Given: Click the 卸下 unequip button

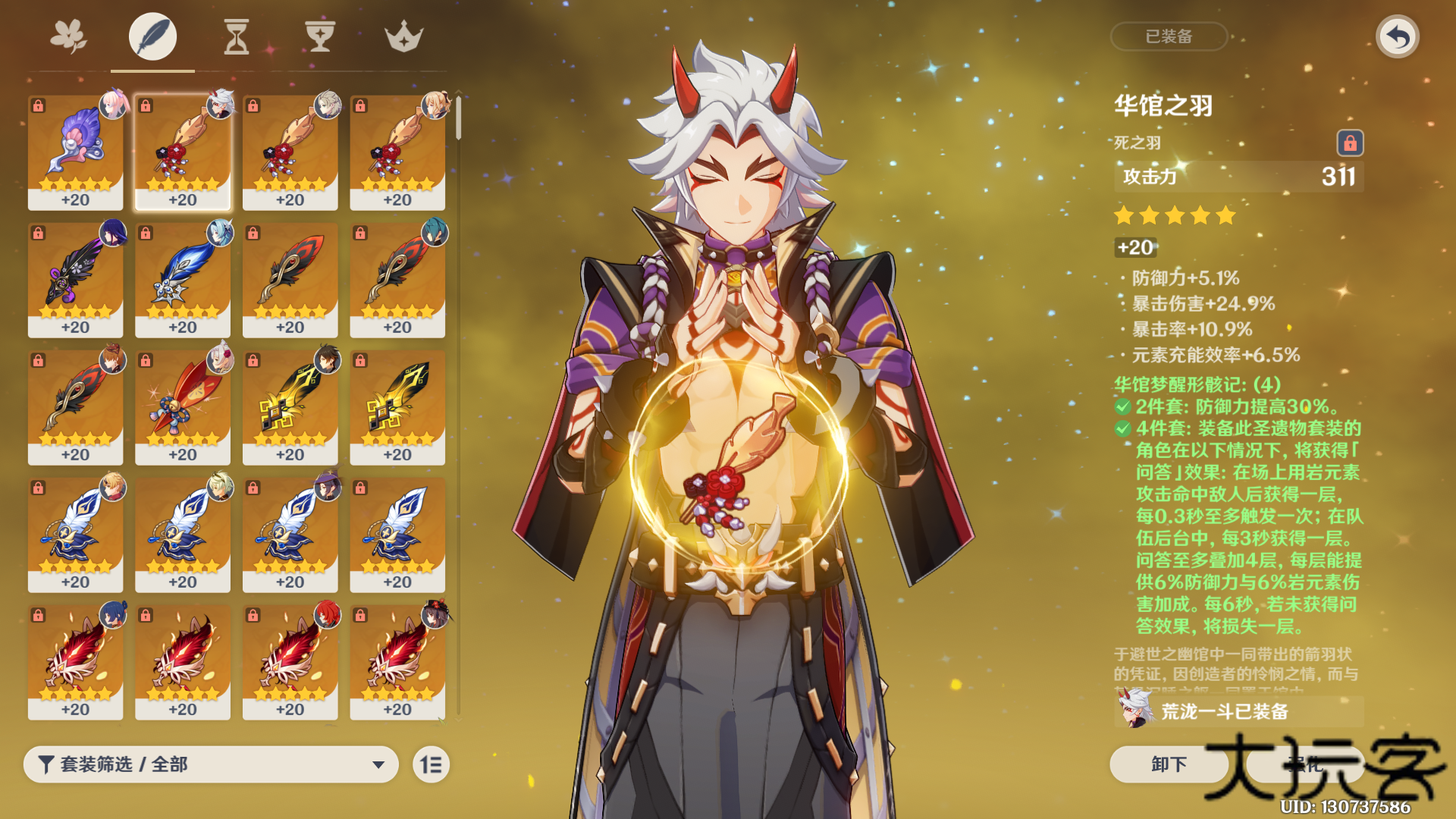Looking at the screenshot, I should [x=1168, y=764].
